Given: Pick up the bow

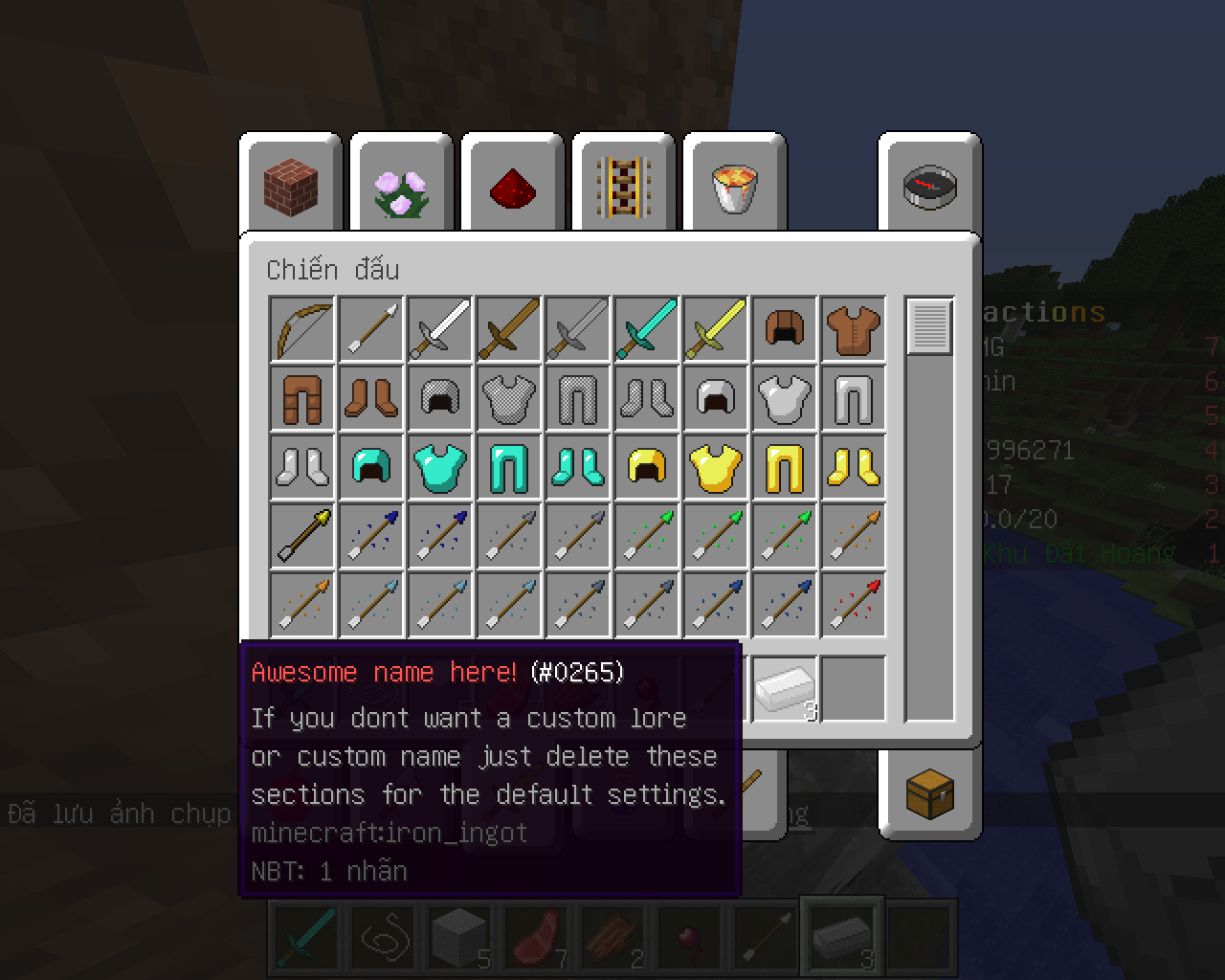Looking at the screenshot, I should [302, 329].
